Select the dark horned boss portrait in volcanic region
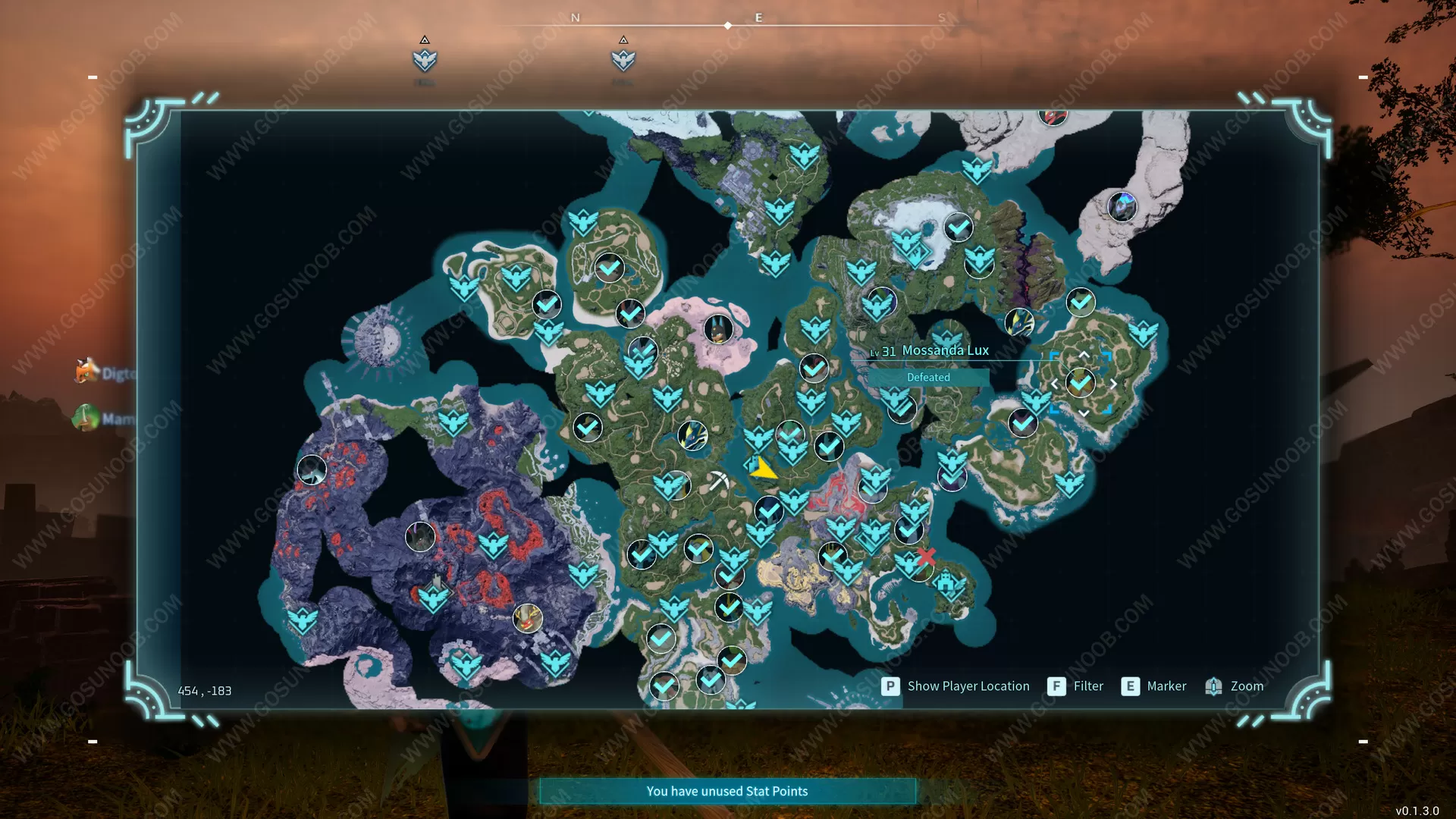The width and height of the screenshot is (1456, 819). tap(420, 537)
